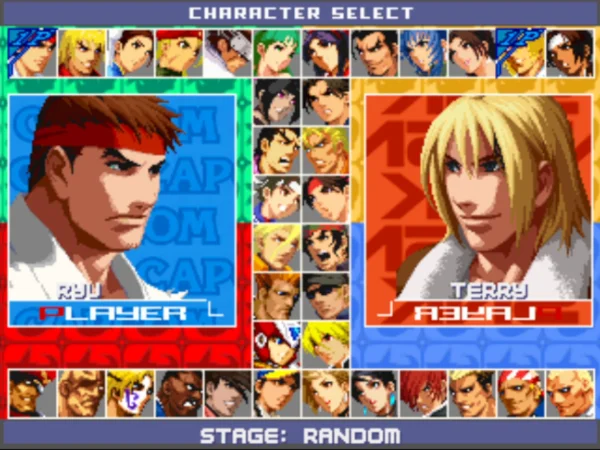This screenshot has height=450, width=600.
Task: Select the bald Sagat portrait
Action: pos(82,393)
